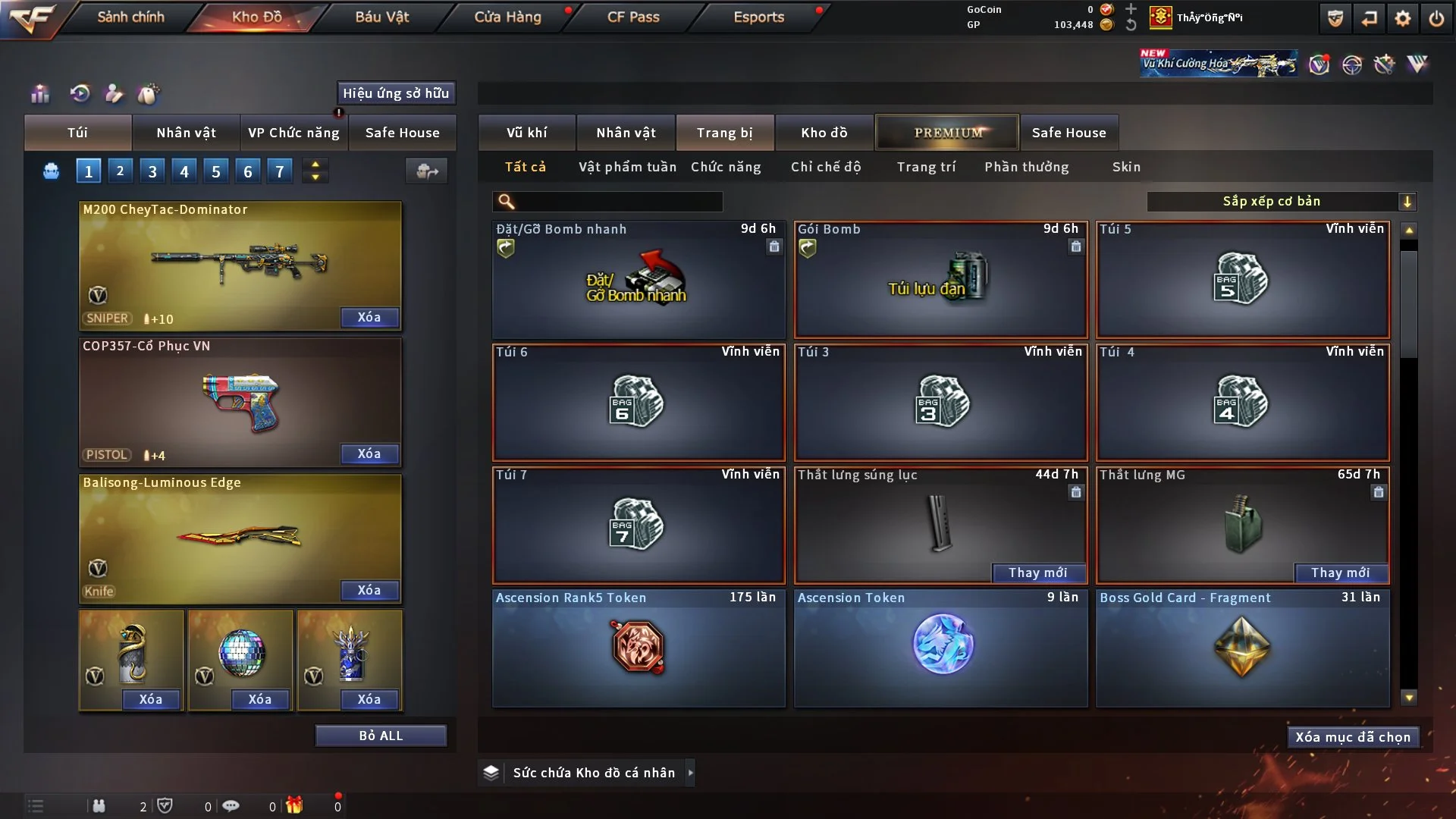The image size is (1456, 819).
Task: Switch to the Vũ khí tab
Action: click(x=526, y=133)
